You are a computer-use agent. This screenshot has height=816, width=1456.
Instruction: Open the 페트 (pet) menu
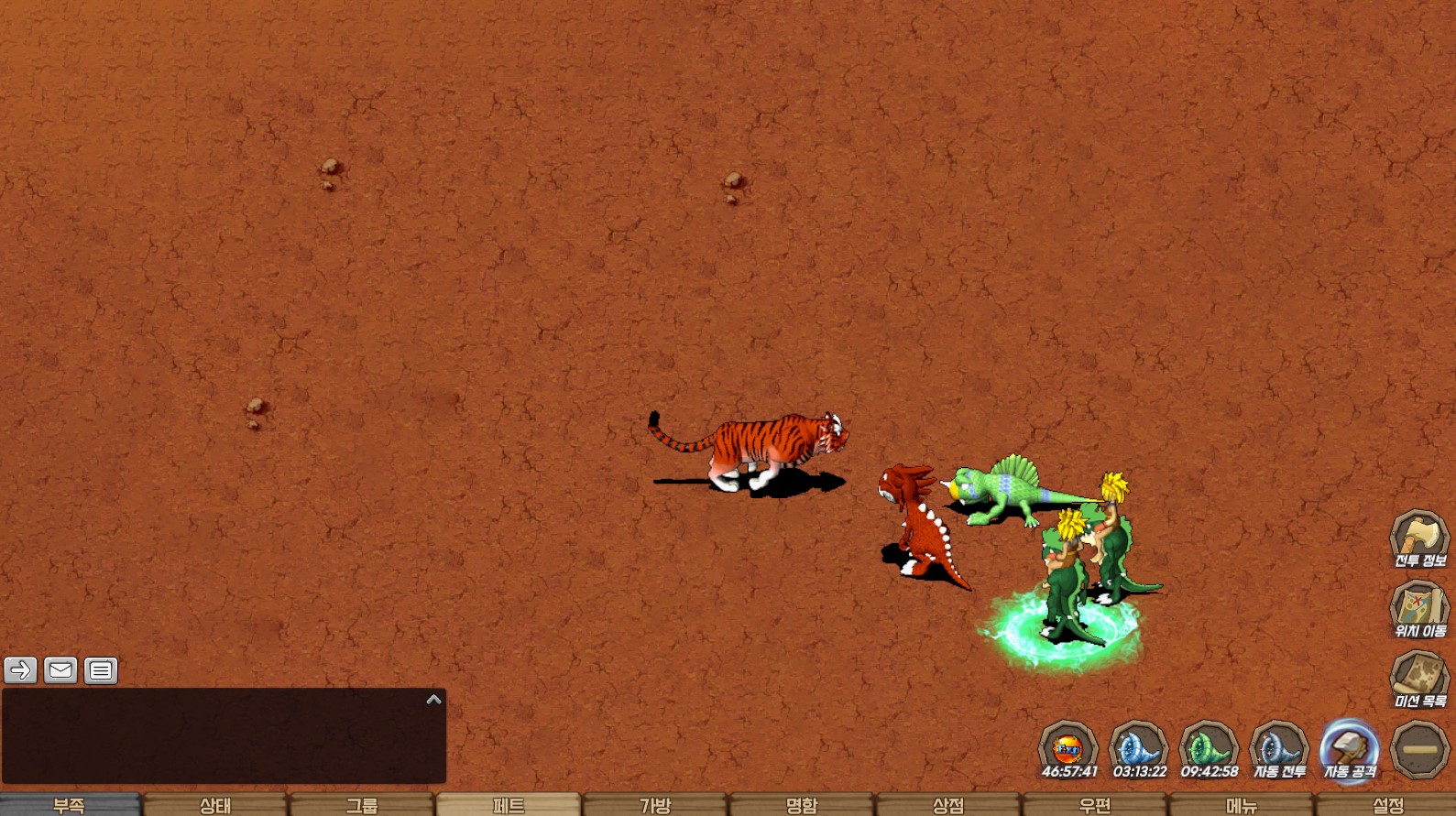click(509, 805)
